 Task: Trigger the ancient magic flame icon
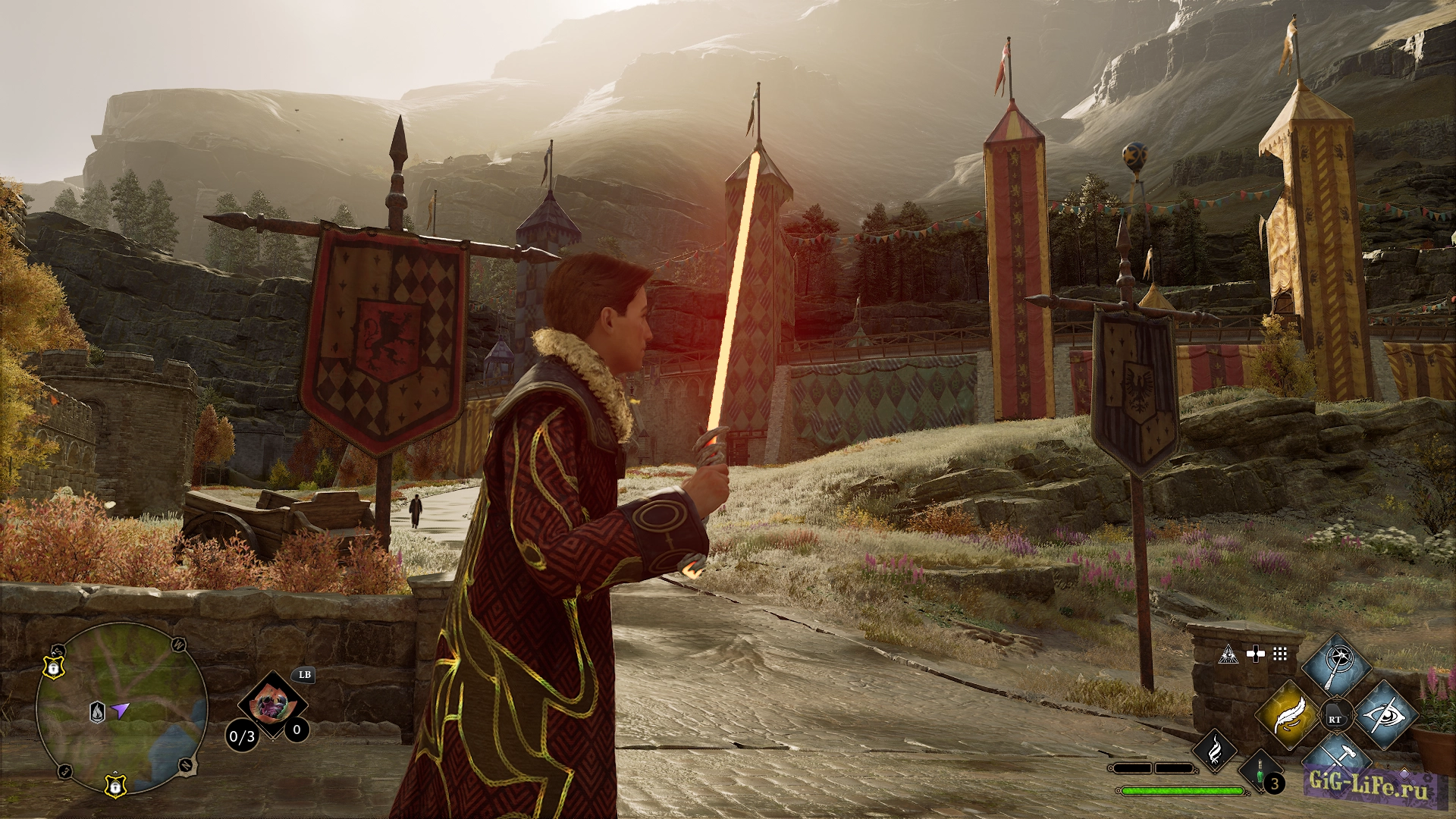tap(1214, 751)
